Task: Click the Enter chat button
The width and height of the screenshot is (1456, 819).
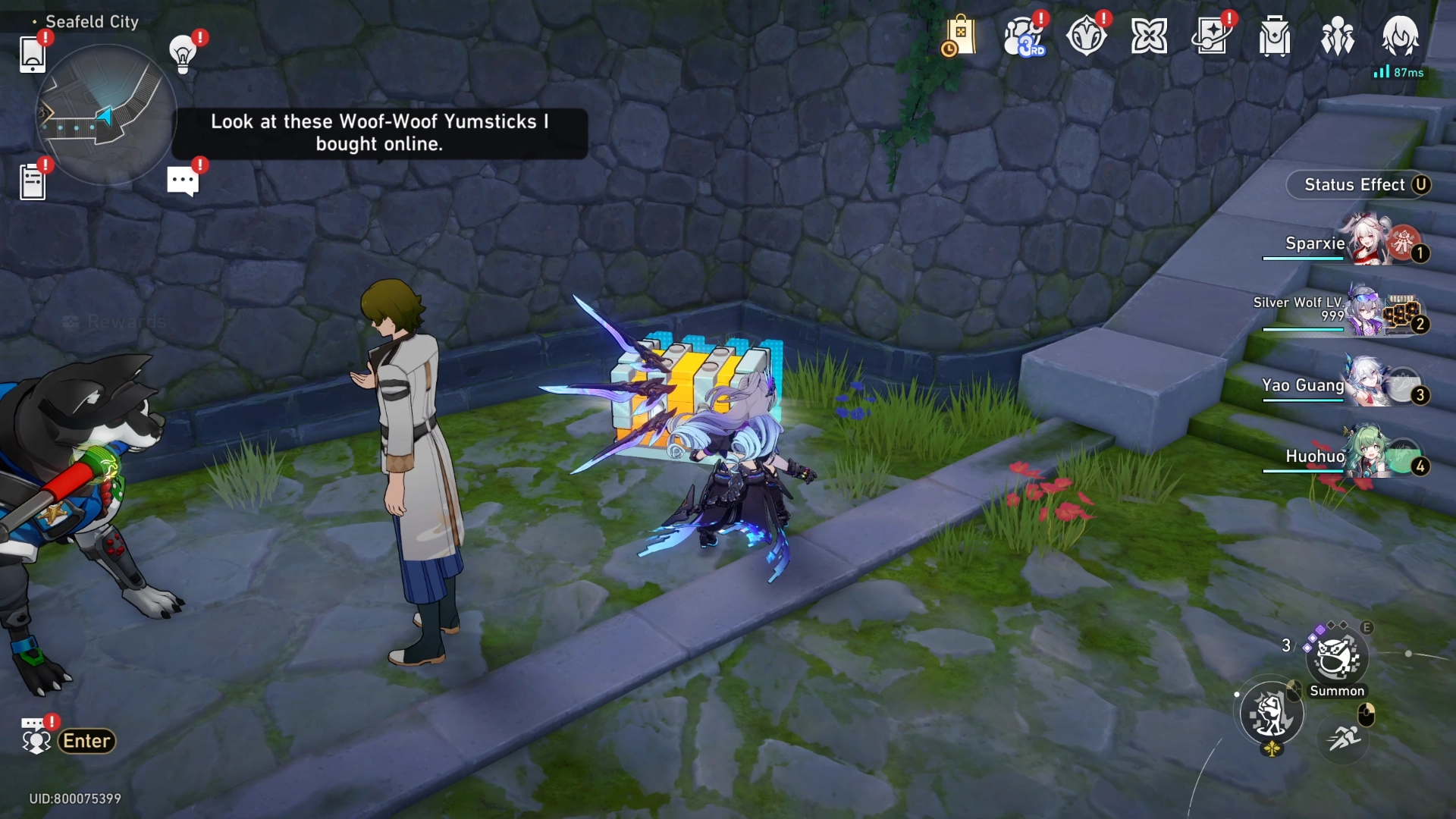Action: click(85, 741)
